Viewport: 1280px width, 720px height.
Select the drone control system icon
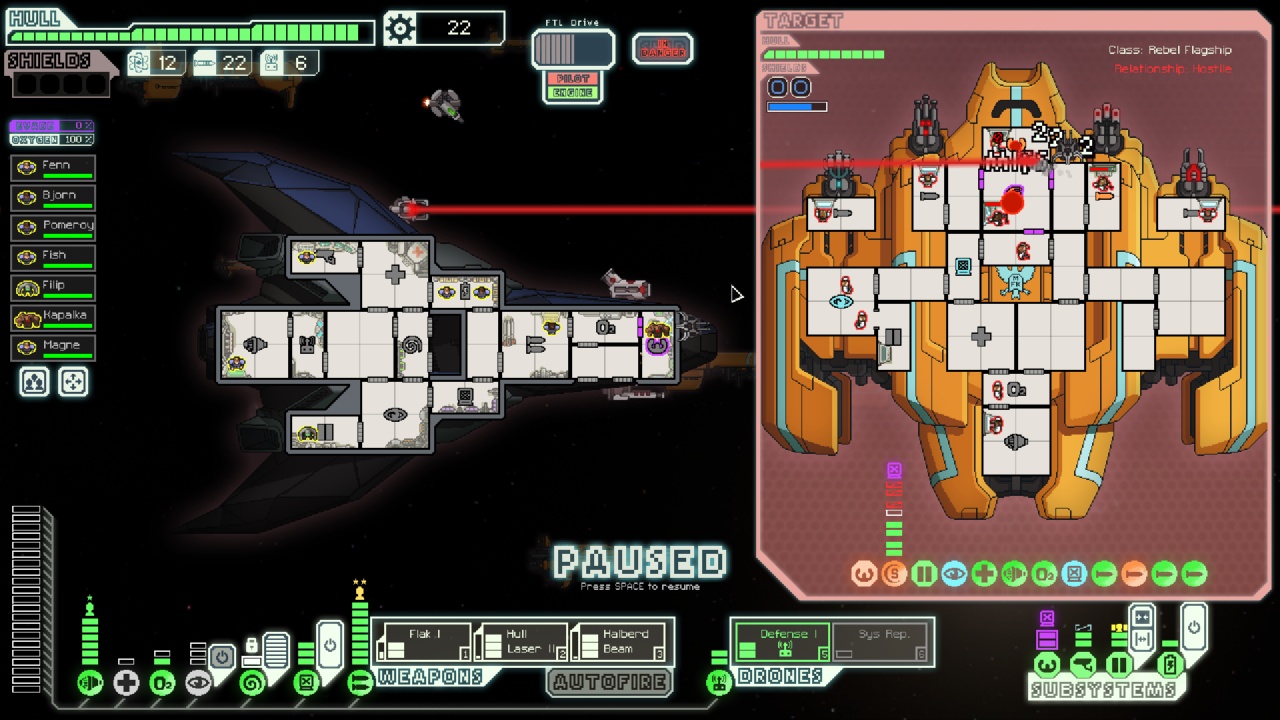coord(718,683)
